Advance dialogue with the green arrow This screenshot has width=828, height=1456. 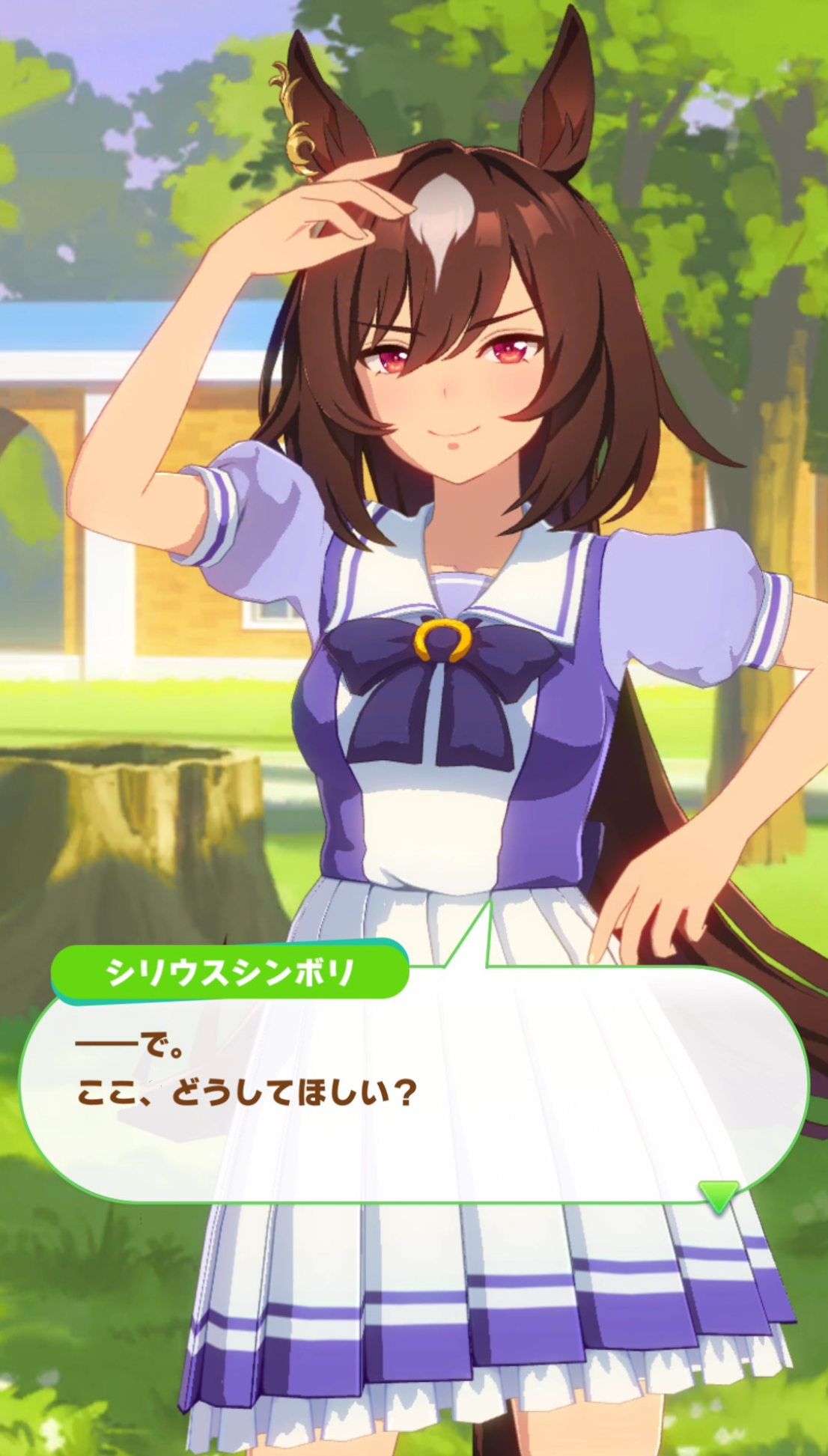pyautogui.click(x=718, y=1195)
